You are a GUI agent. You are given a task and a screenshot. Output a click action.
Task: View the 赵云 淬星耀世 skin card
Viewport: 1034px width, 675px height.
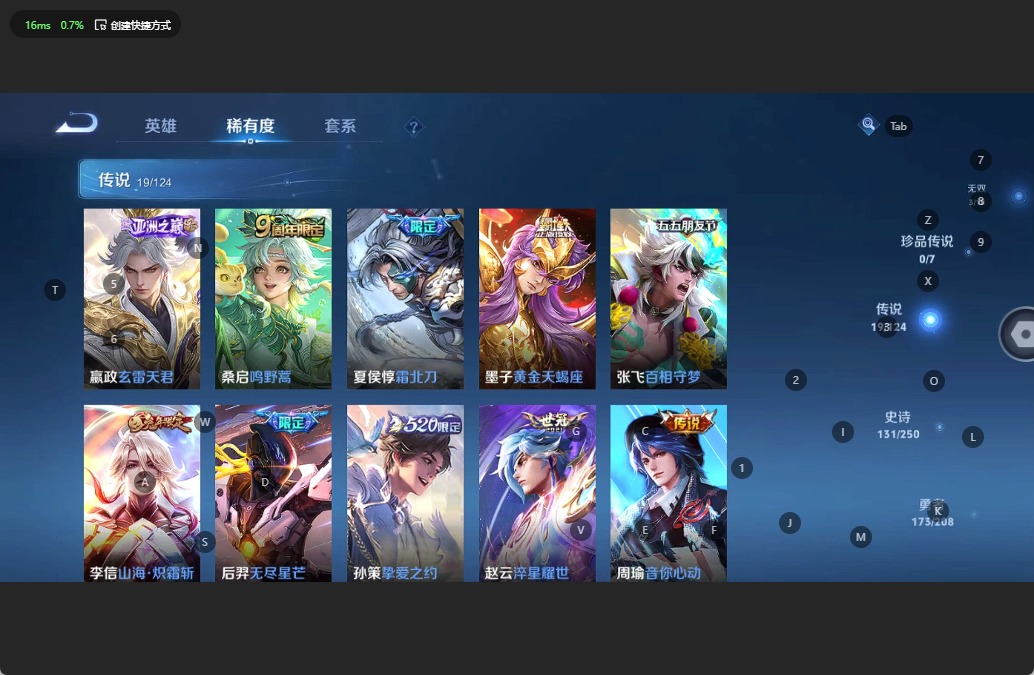click(537, 492)
